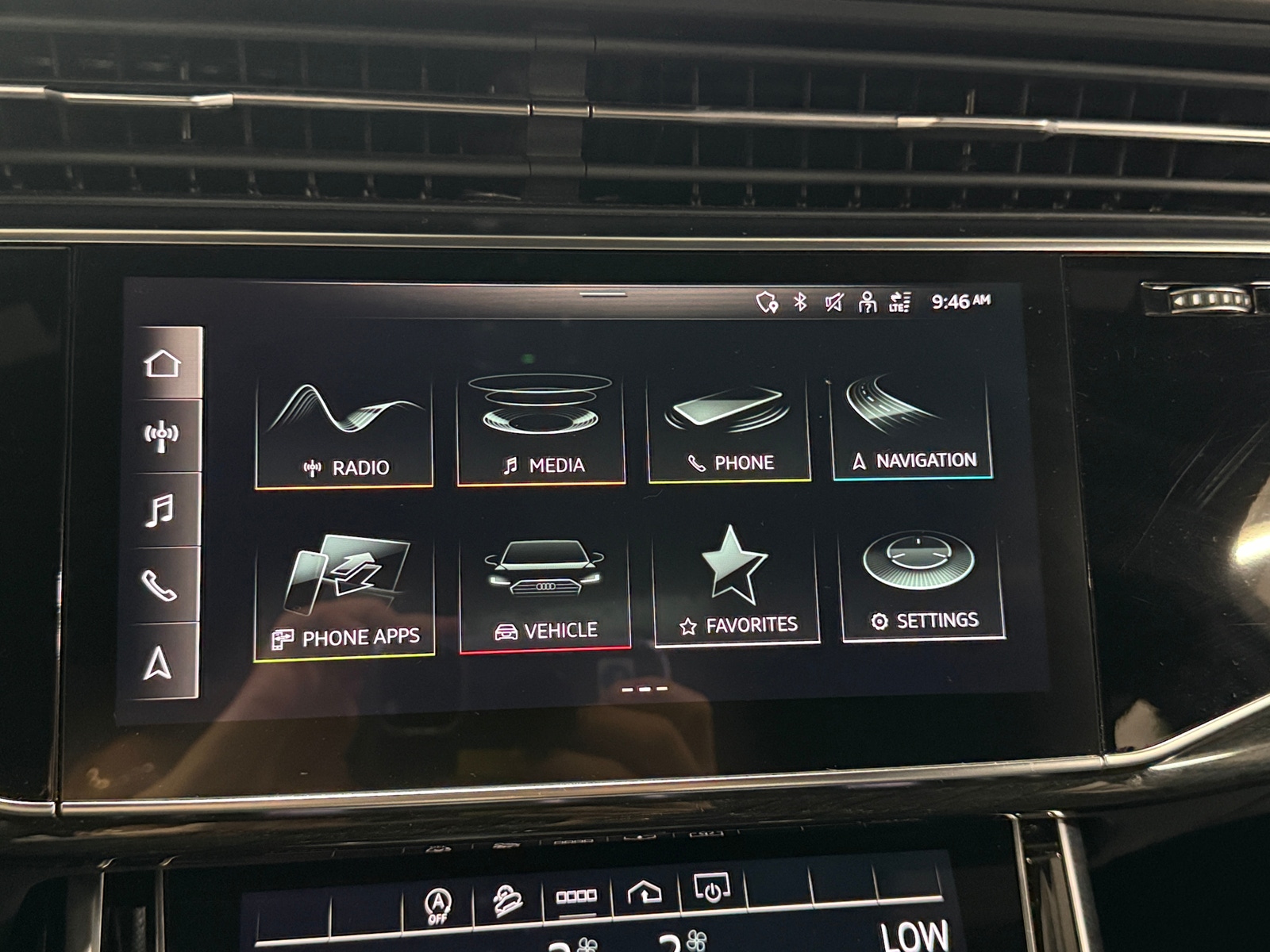Screen dimensions: 1270x952
Task: Turn off display with screen power button
Action: pyautogui.click(x=712, y=895)
